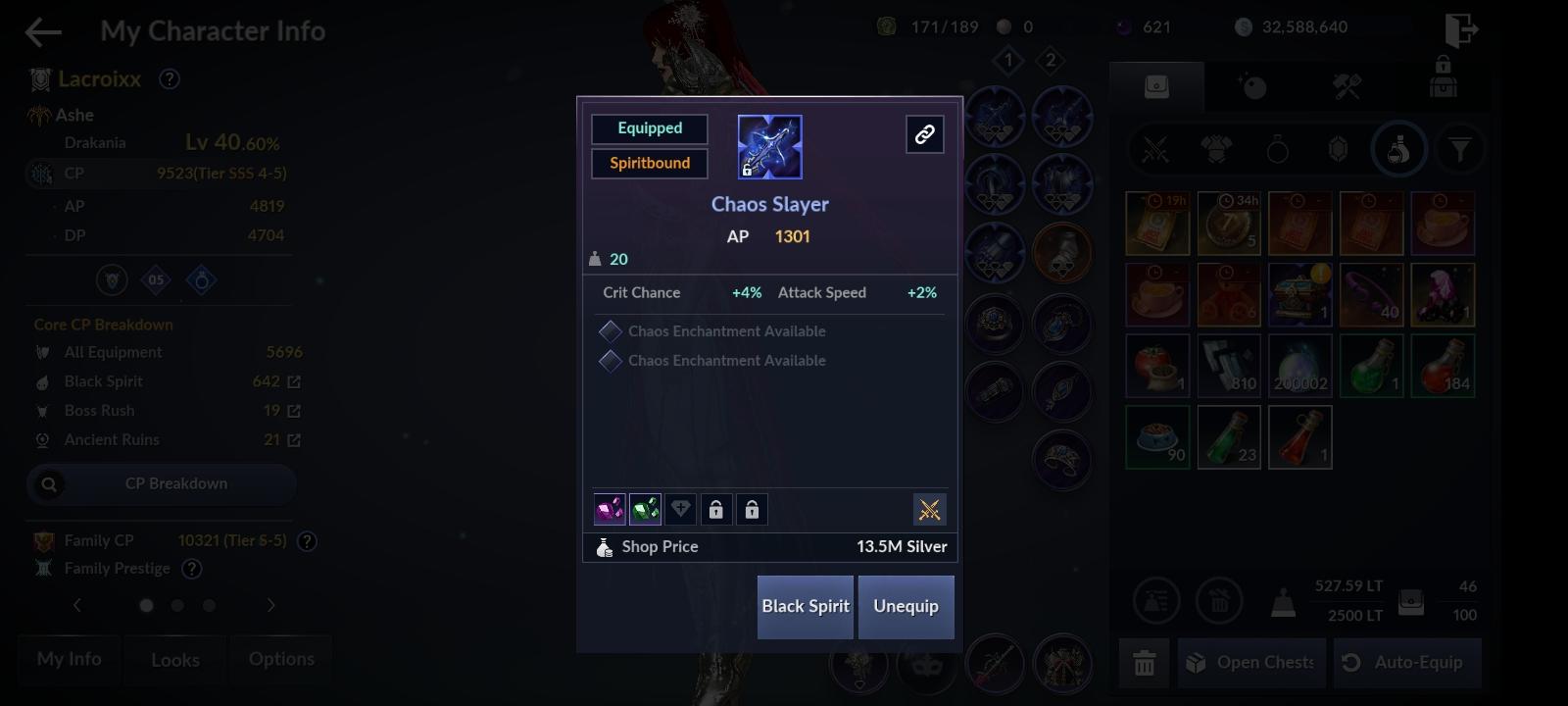
Task: Select the crafting hammer tab icon
Action: point(1347,87)
